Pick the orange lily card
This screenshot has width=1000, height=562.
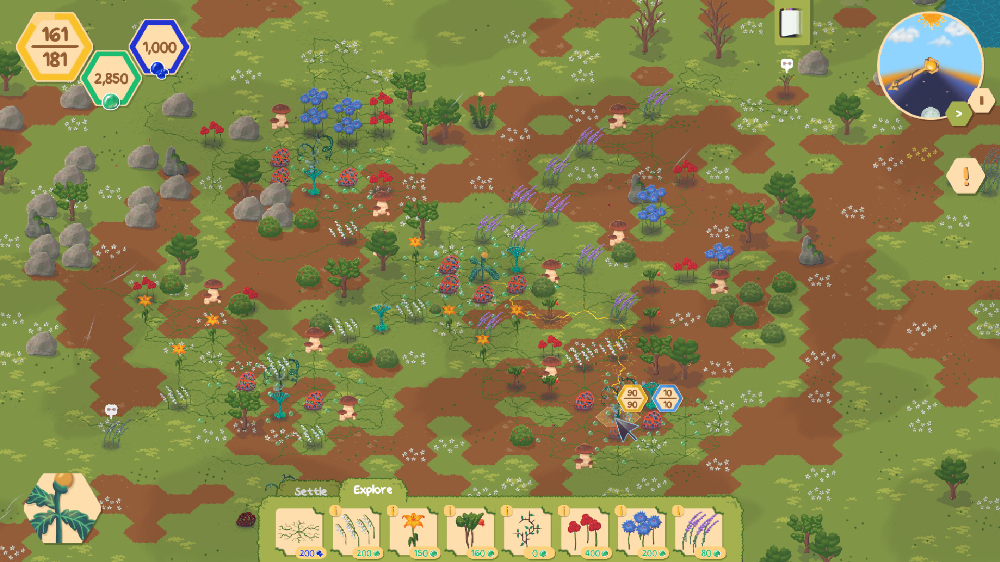click(x=412, y=532)
